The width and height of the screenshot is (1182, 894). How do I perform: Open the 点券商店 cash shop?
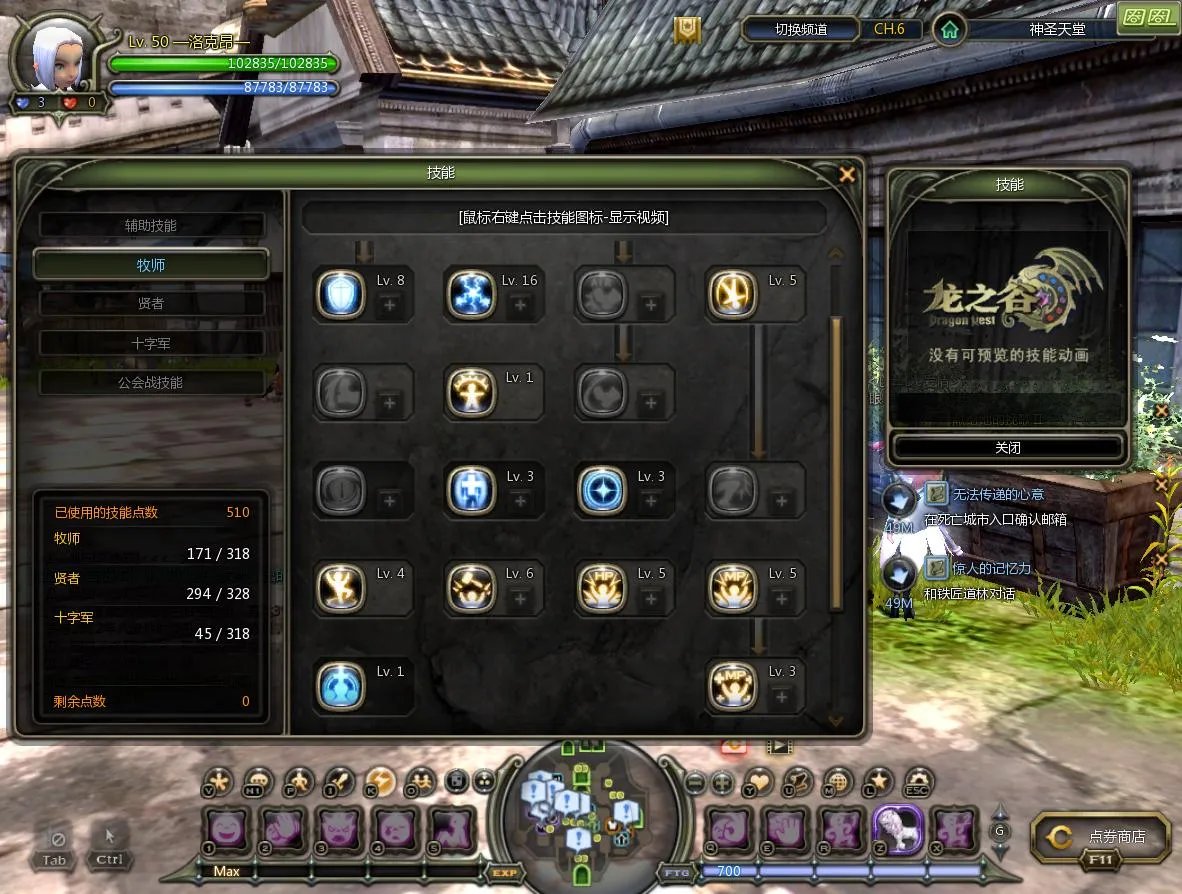pyautogui.click(x=1101, y=837)
